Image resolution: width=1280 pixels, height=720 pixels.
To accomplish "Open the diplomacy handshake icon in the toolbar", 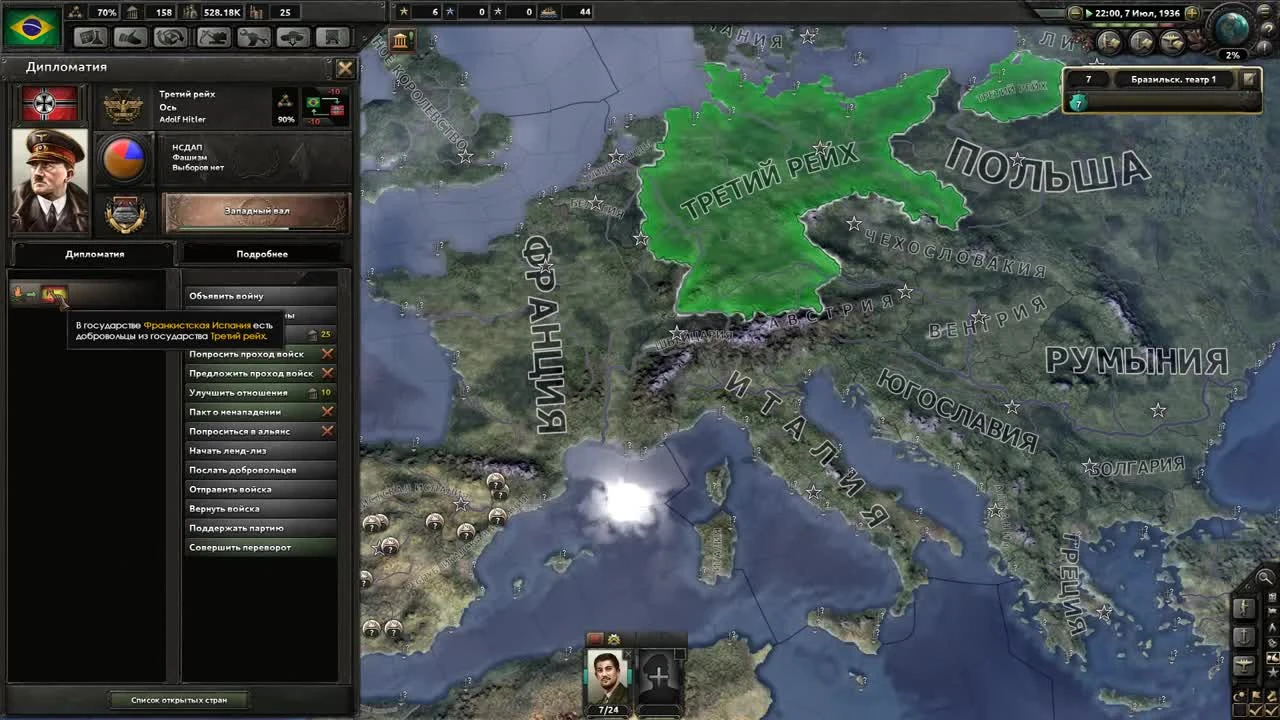I will [131, 37].
